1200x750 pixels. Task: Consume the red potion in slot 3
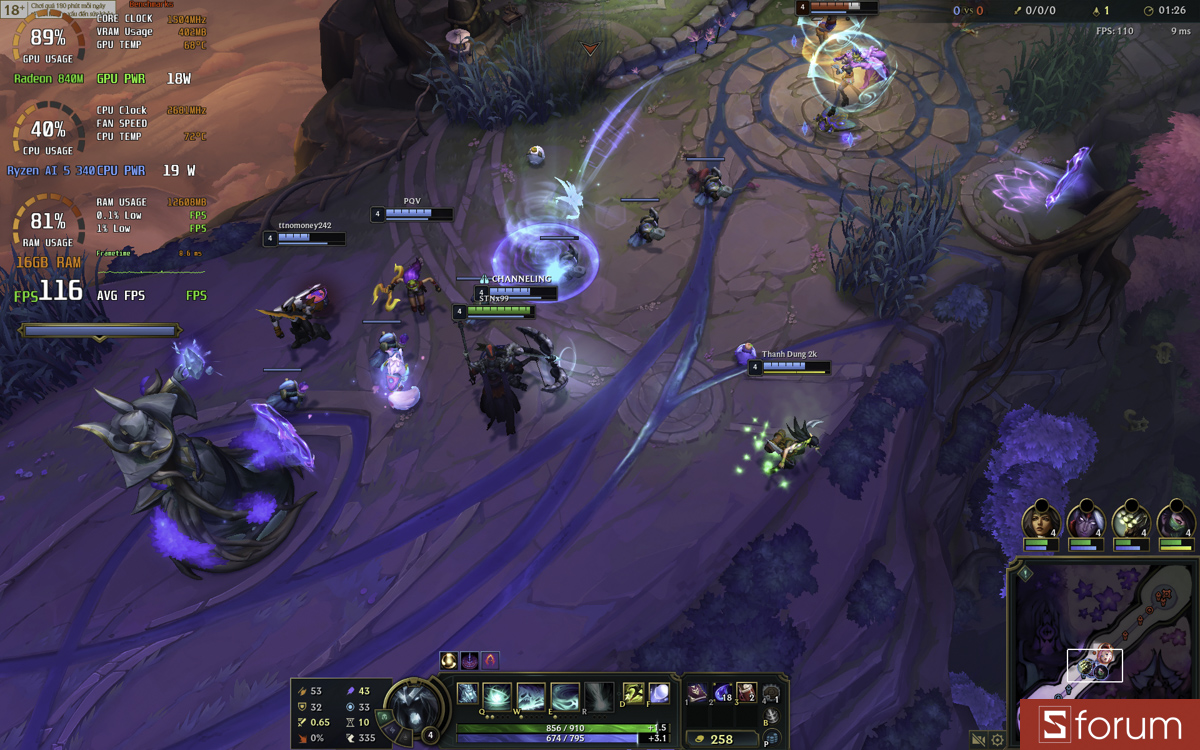tap(746, 692)
